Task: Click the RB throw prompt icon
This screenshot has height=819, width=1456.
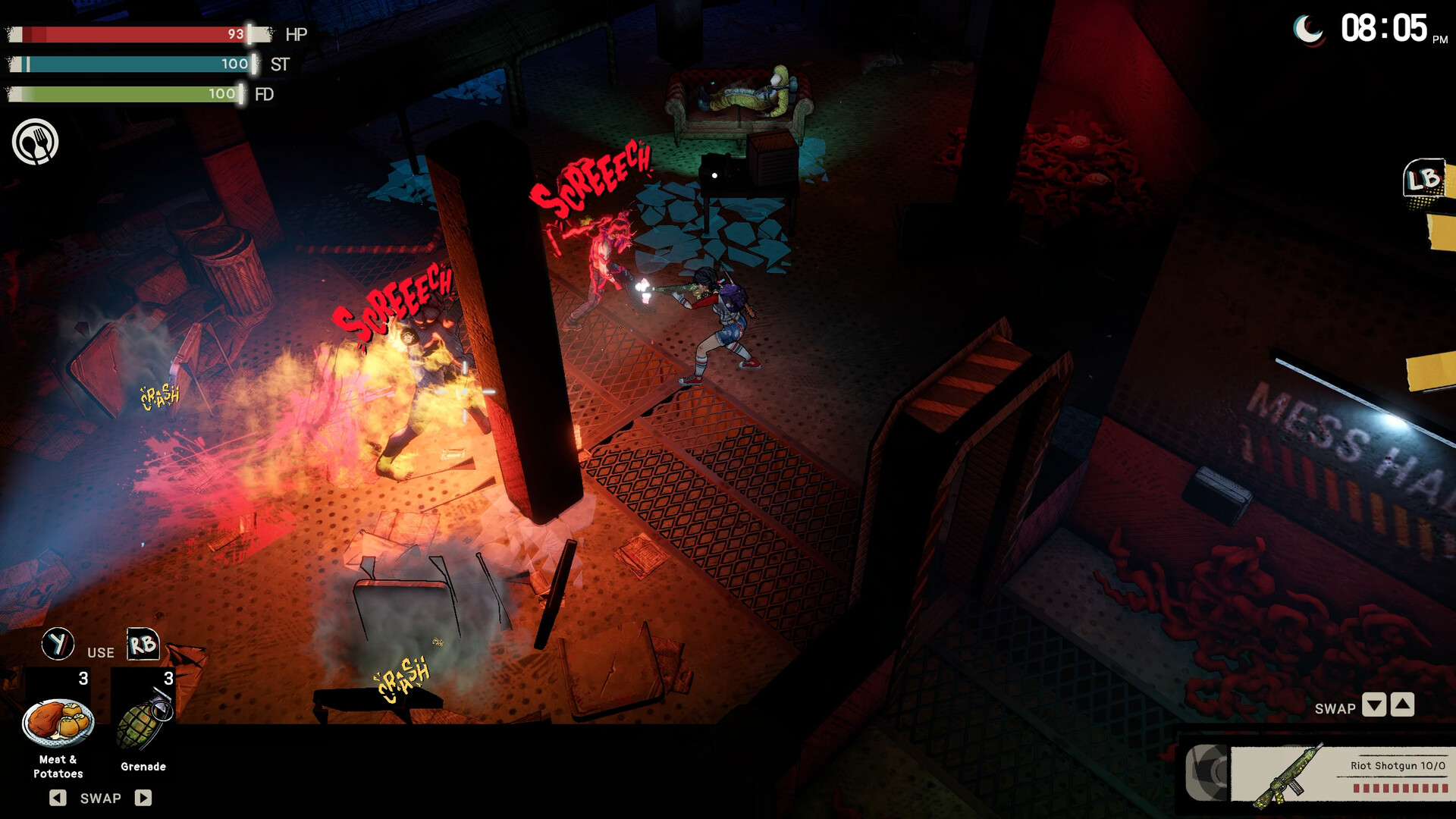Action: point(145,645)
